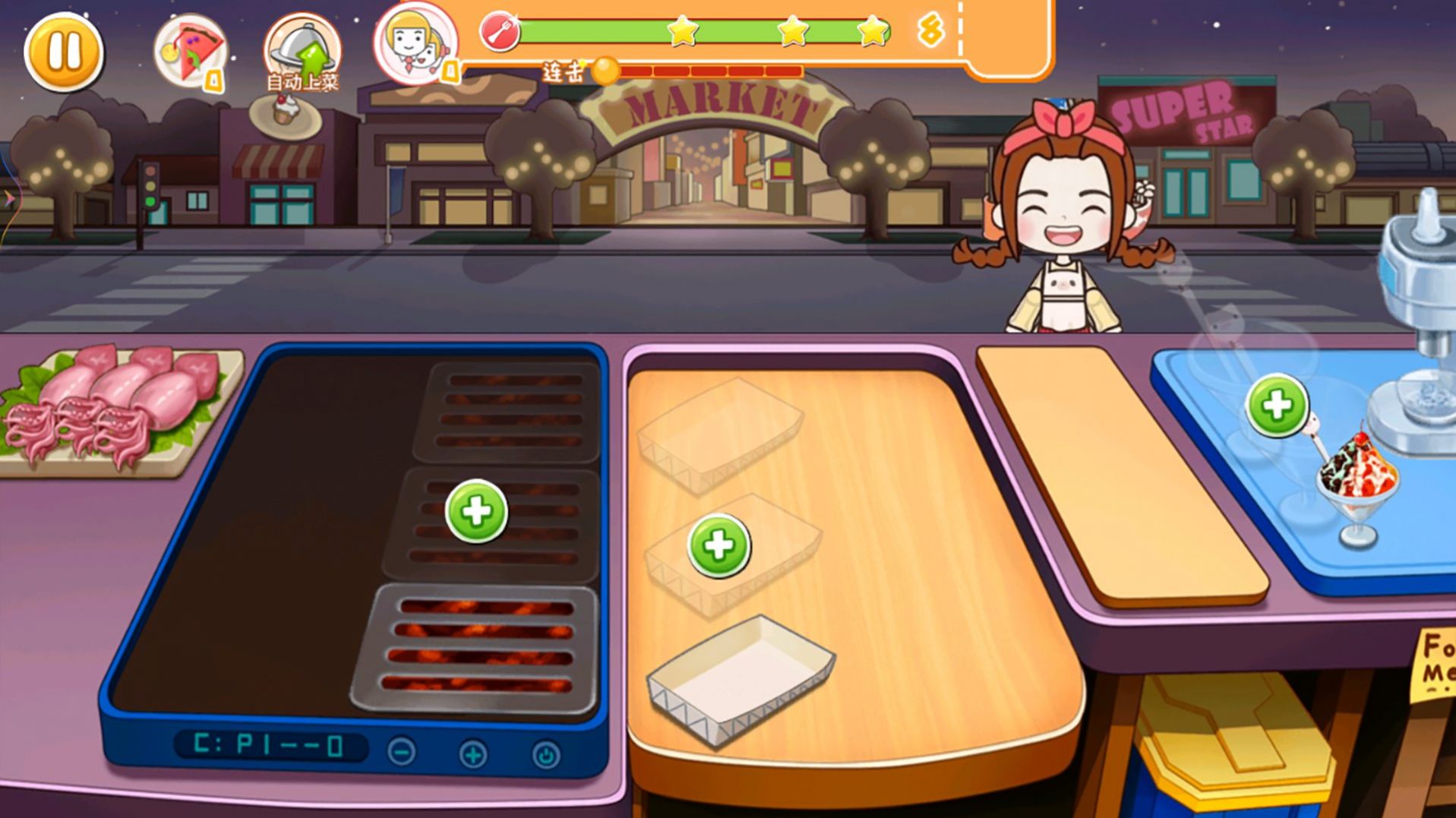The height and width of the screenshot is (818, 1456).
Task: Activate the 自动上菜 auto-serve booster
Action: (302, 52)
